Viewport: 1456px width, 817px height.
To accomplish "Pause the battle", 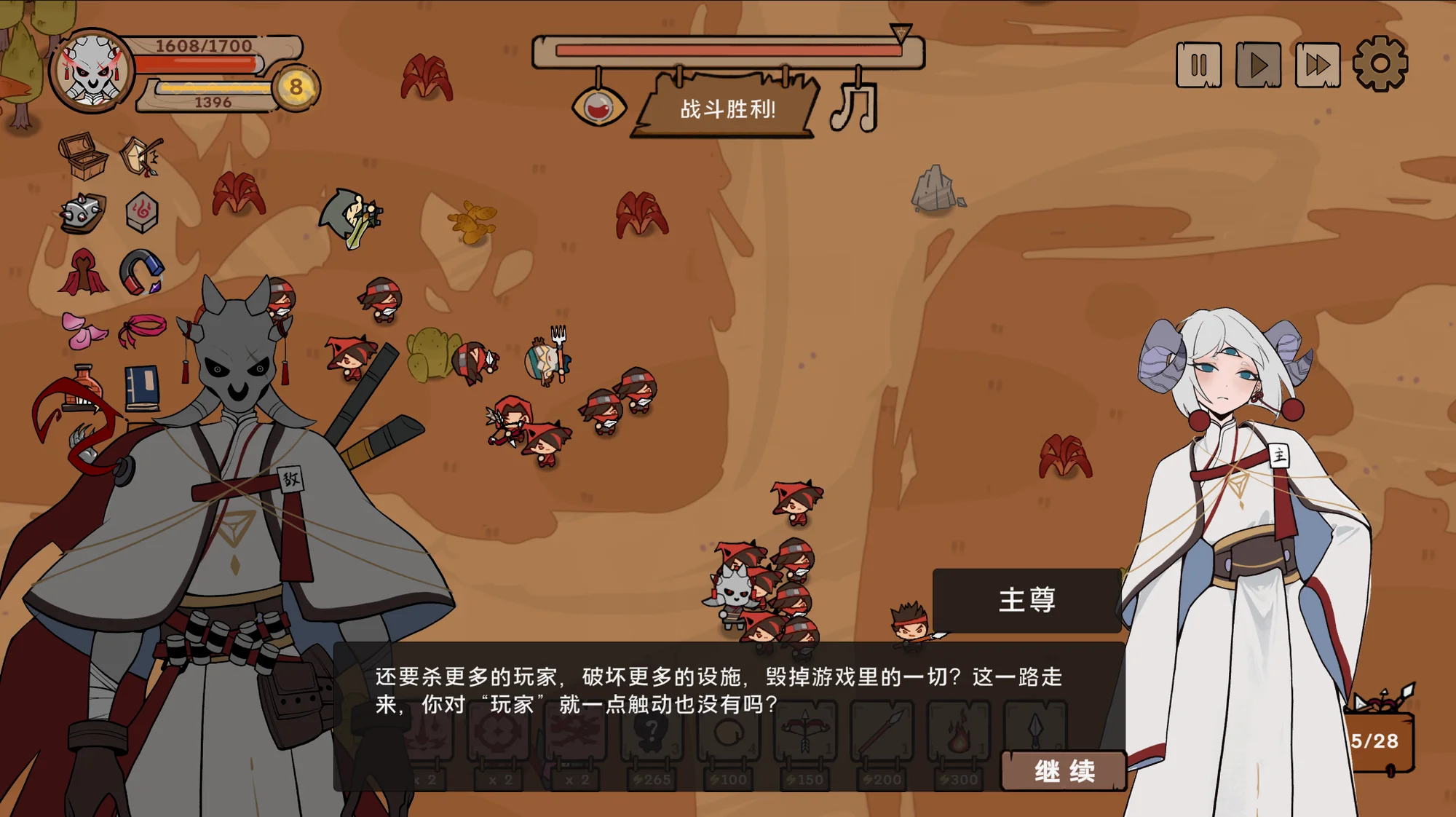I will click(x=1198, y=66).
